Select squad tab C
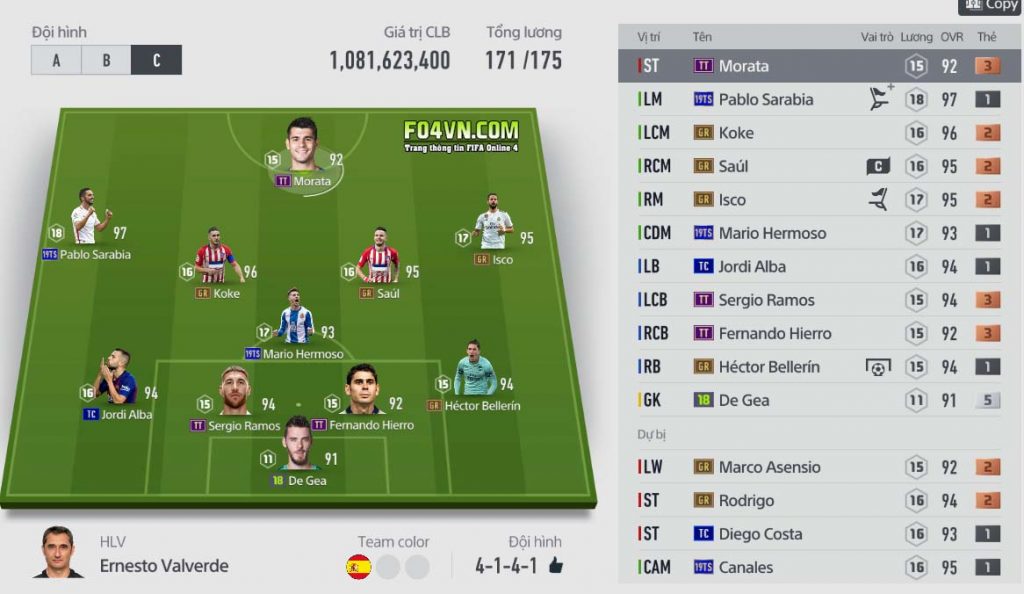 156,60
